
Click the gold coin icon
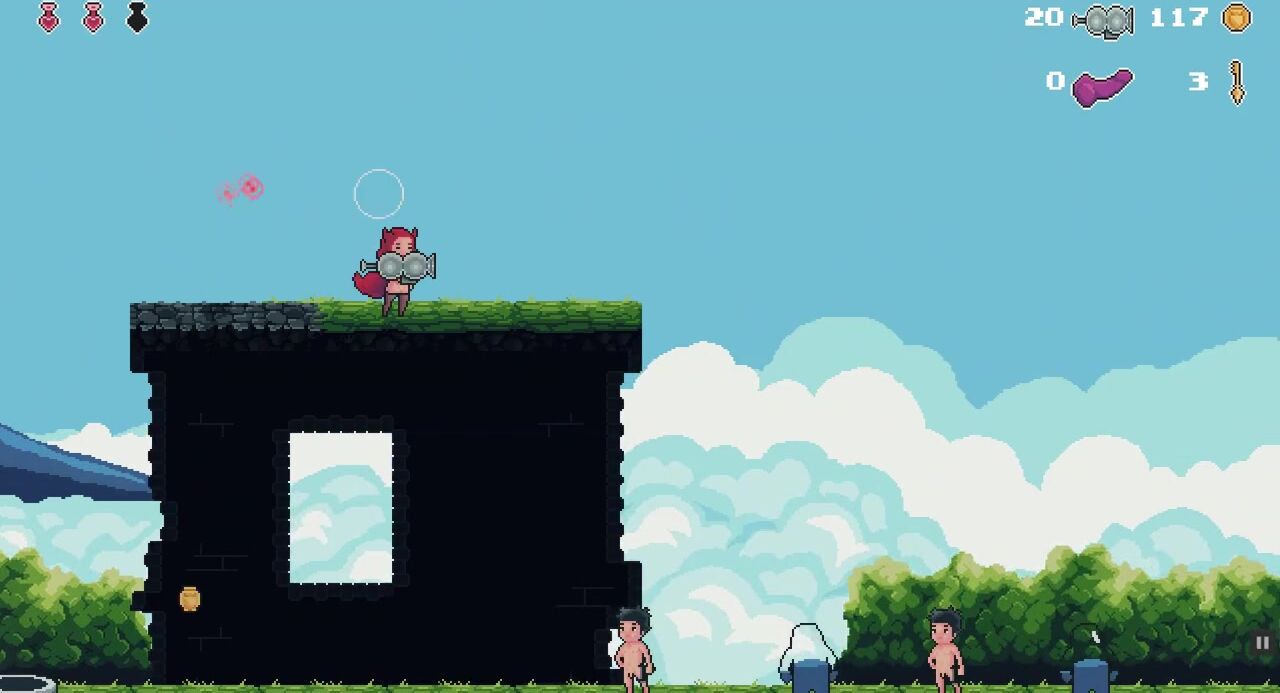click(1237, 18)
